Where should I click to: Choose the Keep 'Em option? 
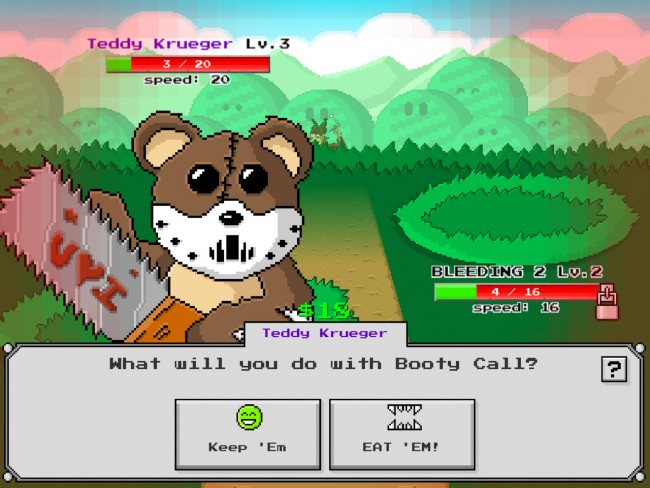click(x=247, y=433)
